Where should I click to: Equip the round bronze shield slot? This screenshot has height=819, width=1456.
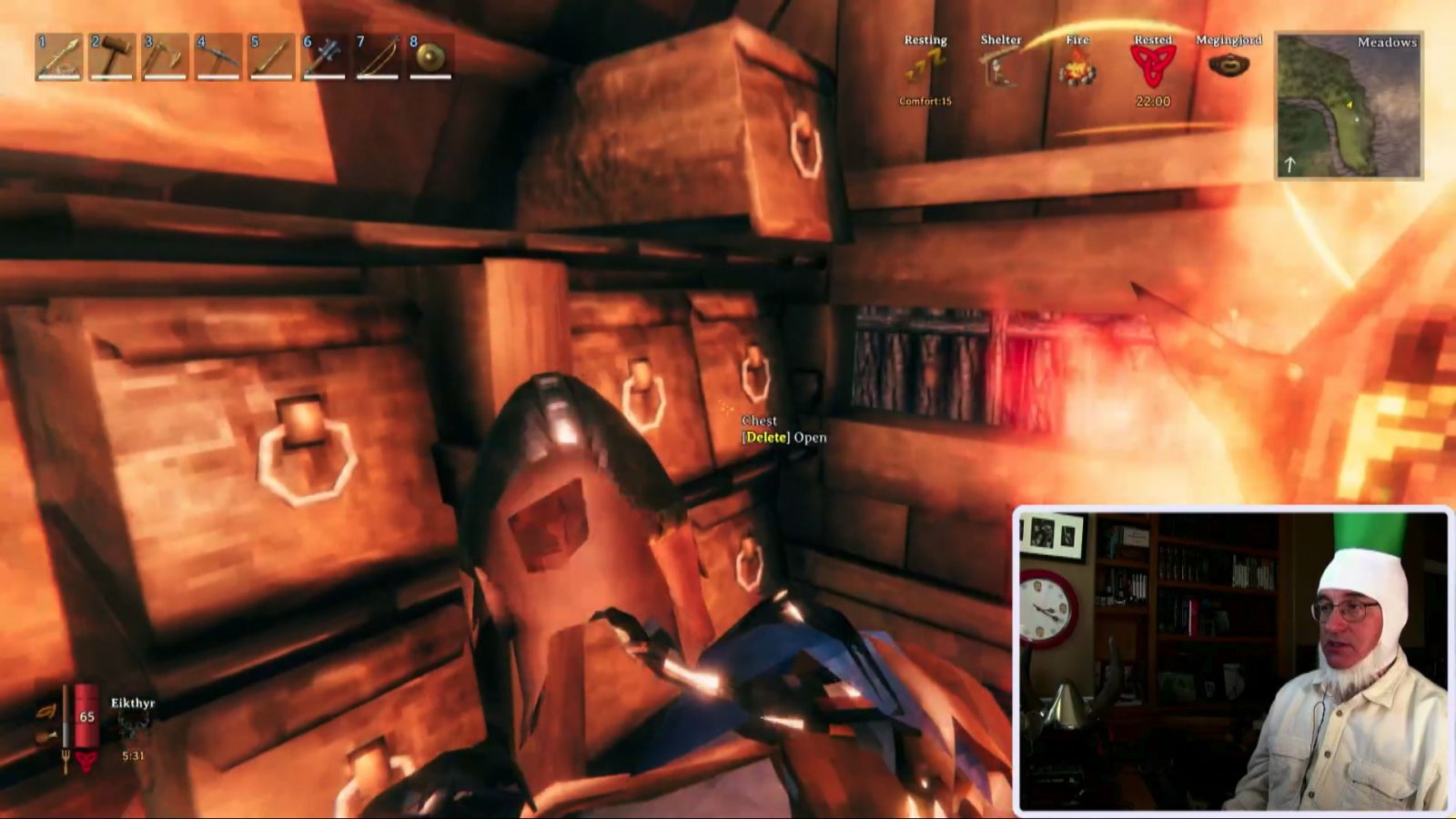pos(430,57)
